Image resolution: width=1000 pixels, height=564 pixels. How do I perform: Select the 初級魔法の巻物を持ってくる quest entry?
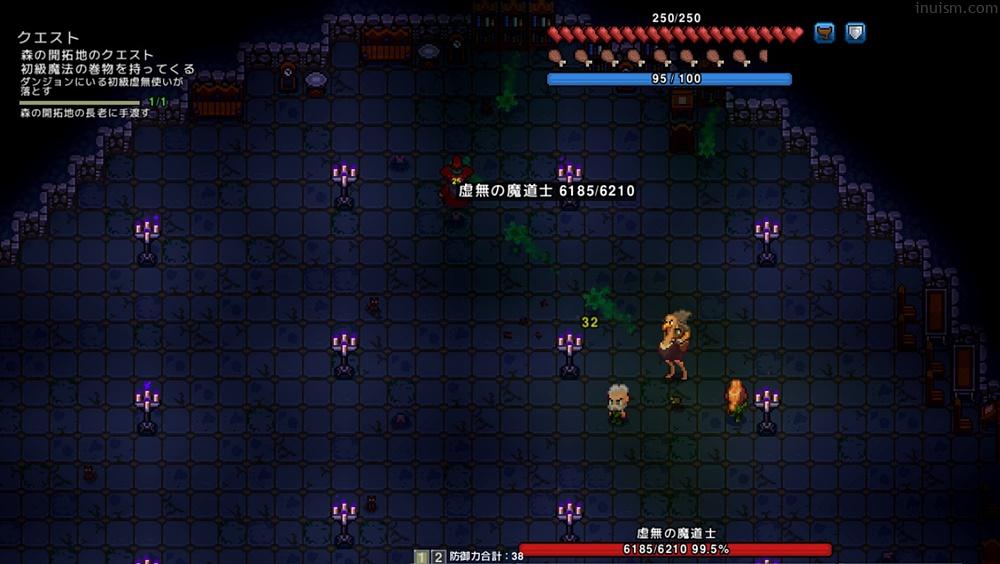click(108, 69)
